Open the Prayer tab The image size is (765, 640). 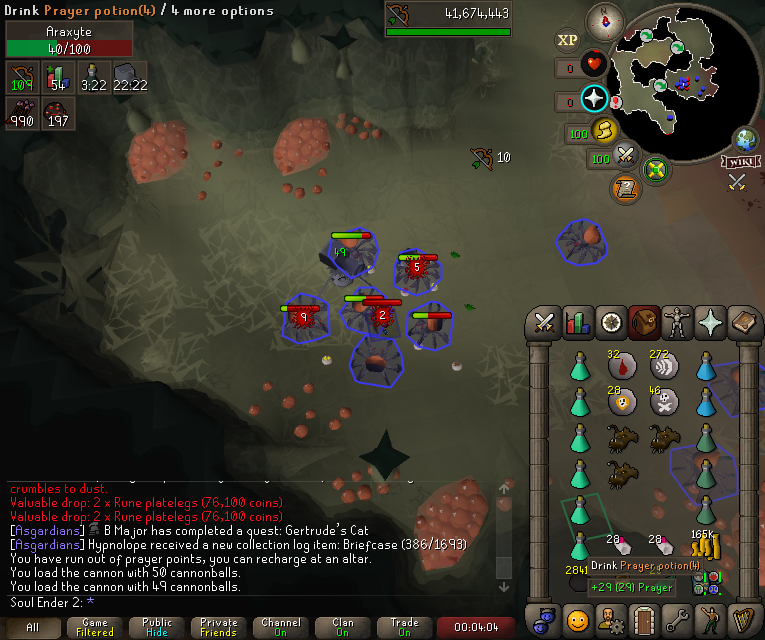711,322
